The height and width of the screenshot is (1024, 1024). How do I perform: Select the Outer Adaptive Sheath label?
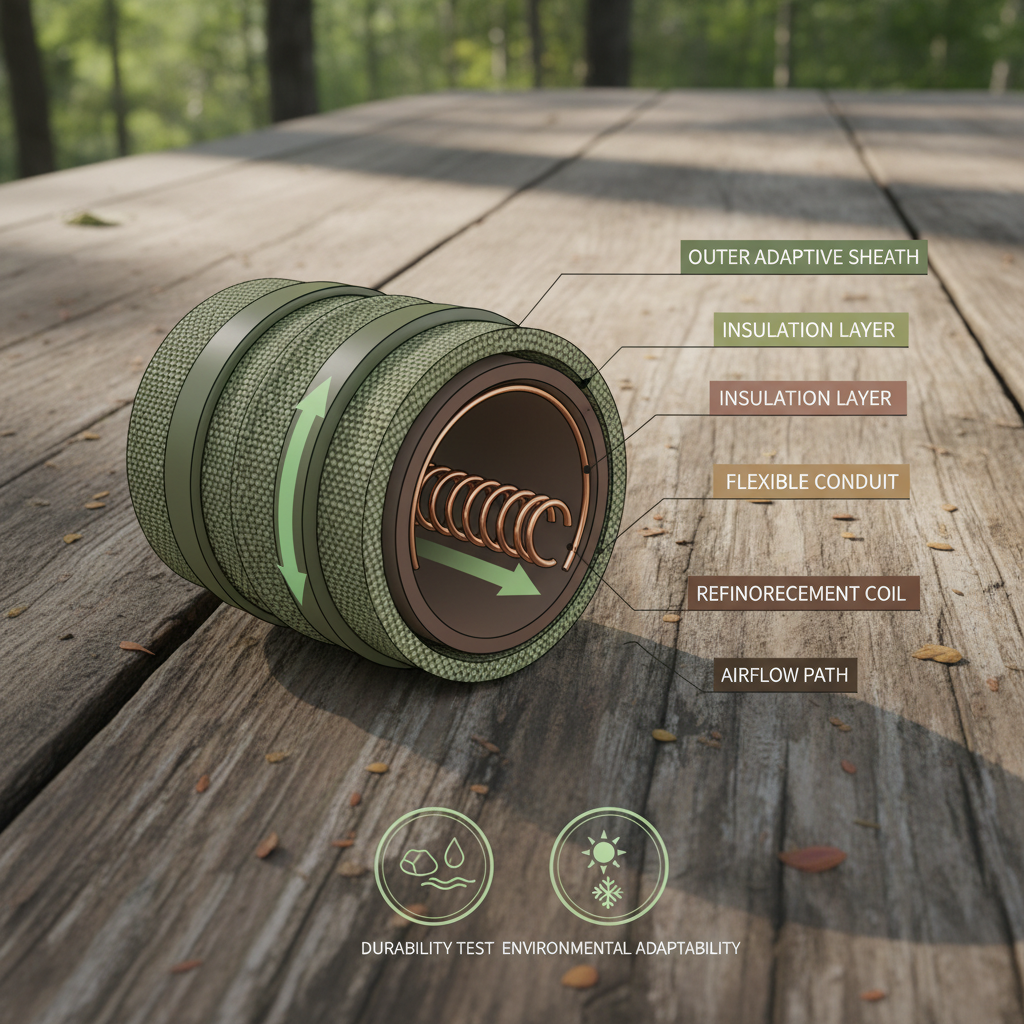(805, 257)
